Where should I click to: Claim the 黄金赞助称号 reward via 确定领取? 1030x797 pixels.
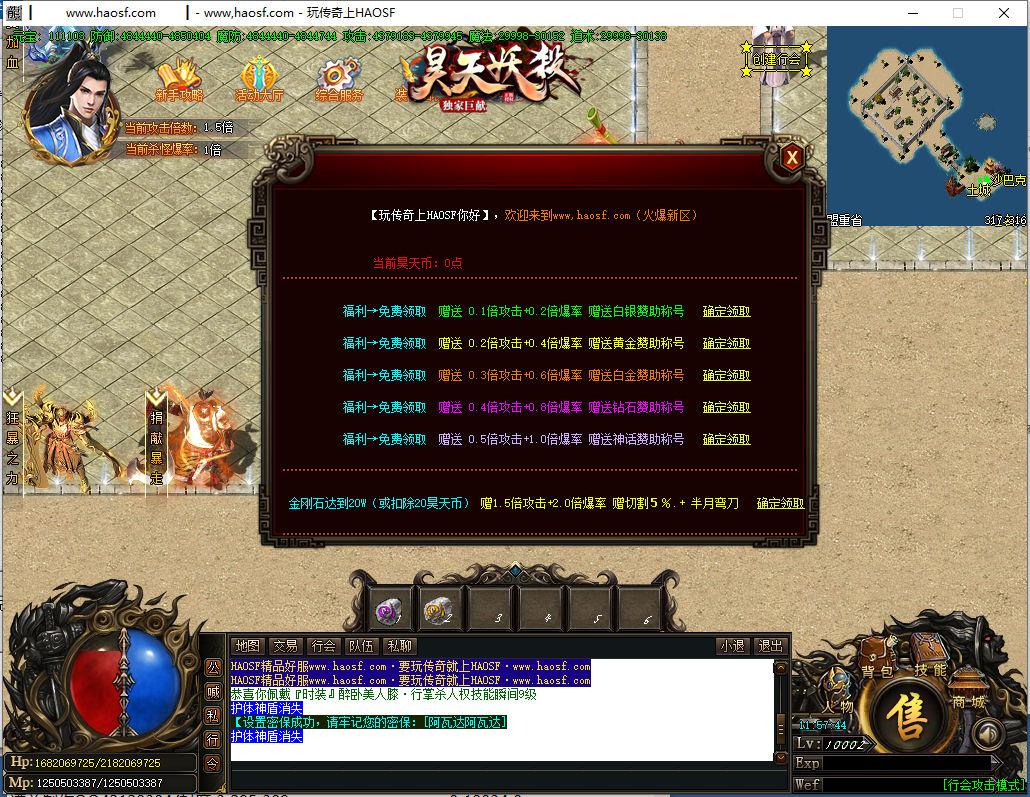pyautogui.click(x=726, y=344)
